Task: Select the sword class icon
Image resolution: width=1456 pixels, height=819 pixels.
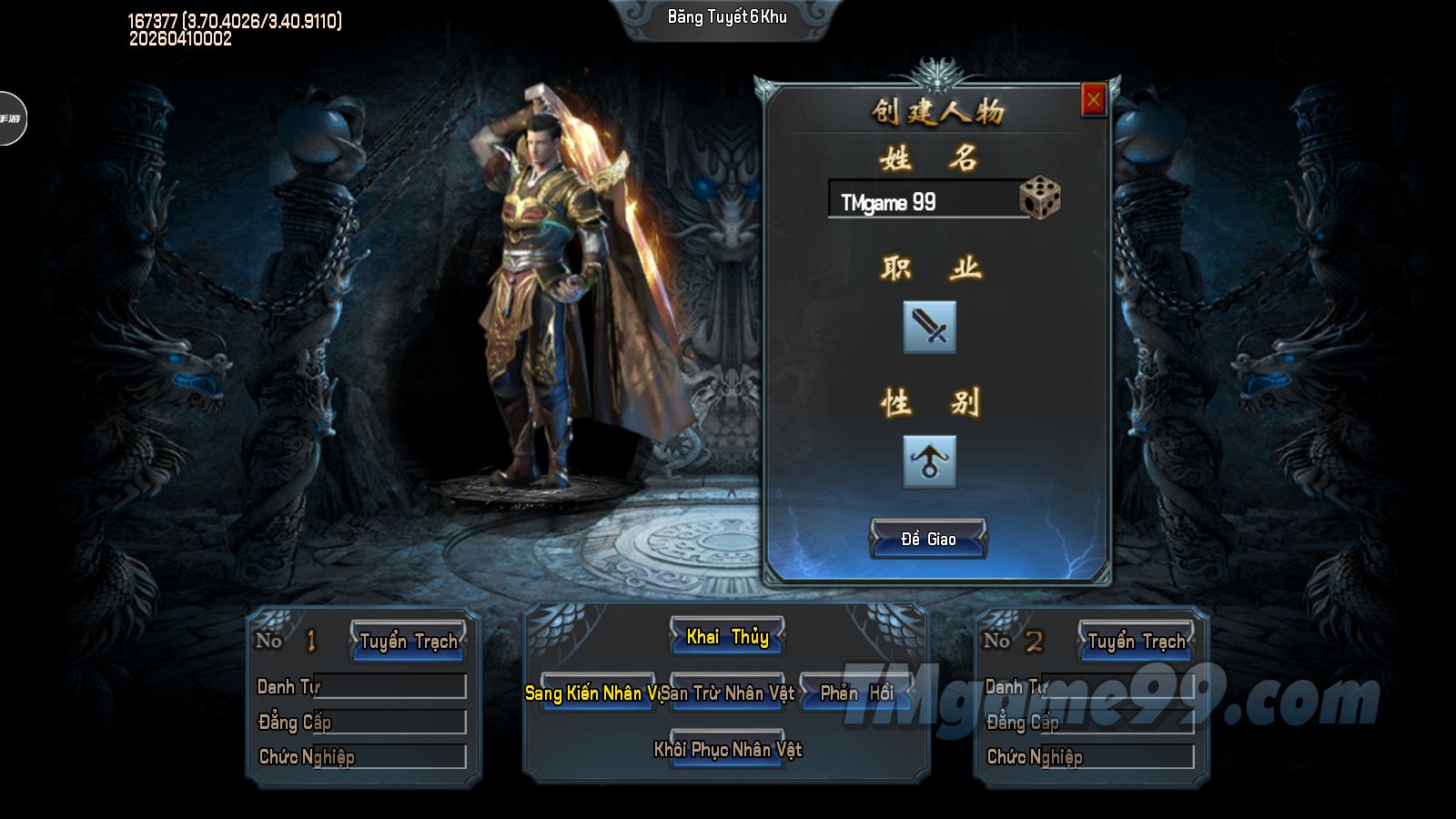Action: [929, 327]
